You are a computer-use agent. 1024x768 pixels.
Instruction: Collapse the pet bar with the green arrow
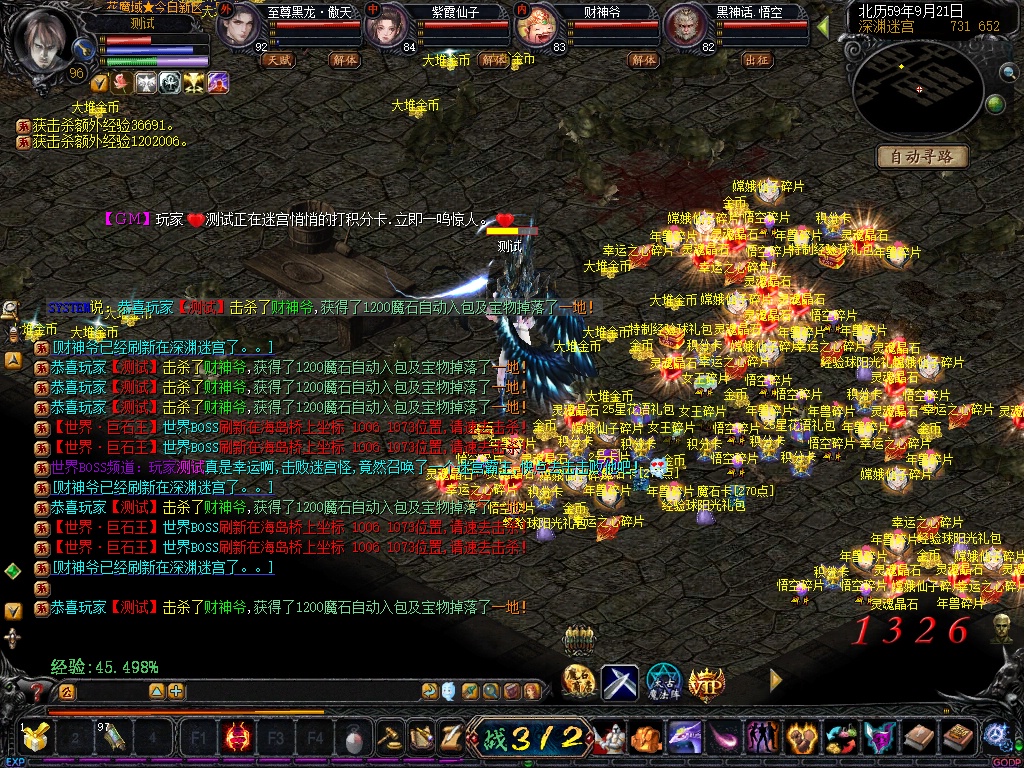tap(823, 27)
